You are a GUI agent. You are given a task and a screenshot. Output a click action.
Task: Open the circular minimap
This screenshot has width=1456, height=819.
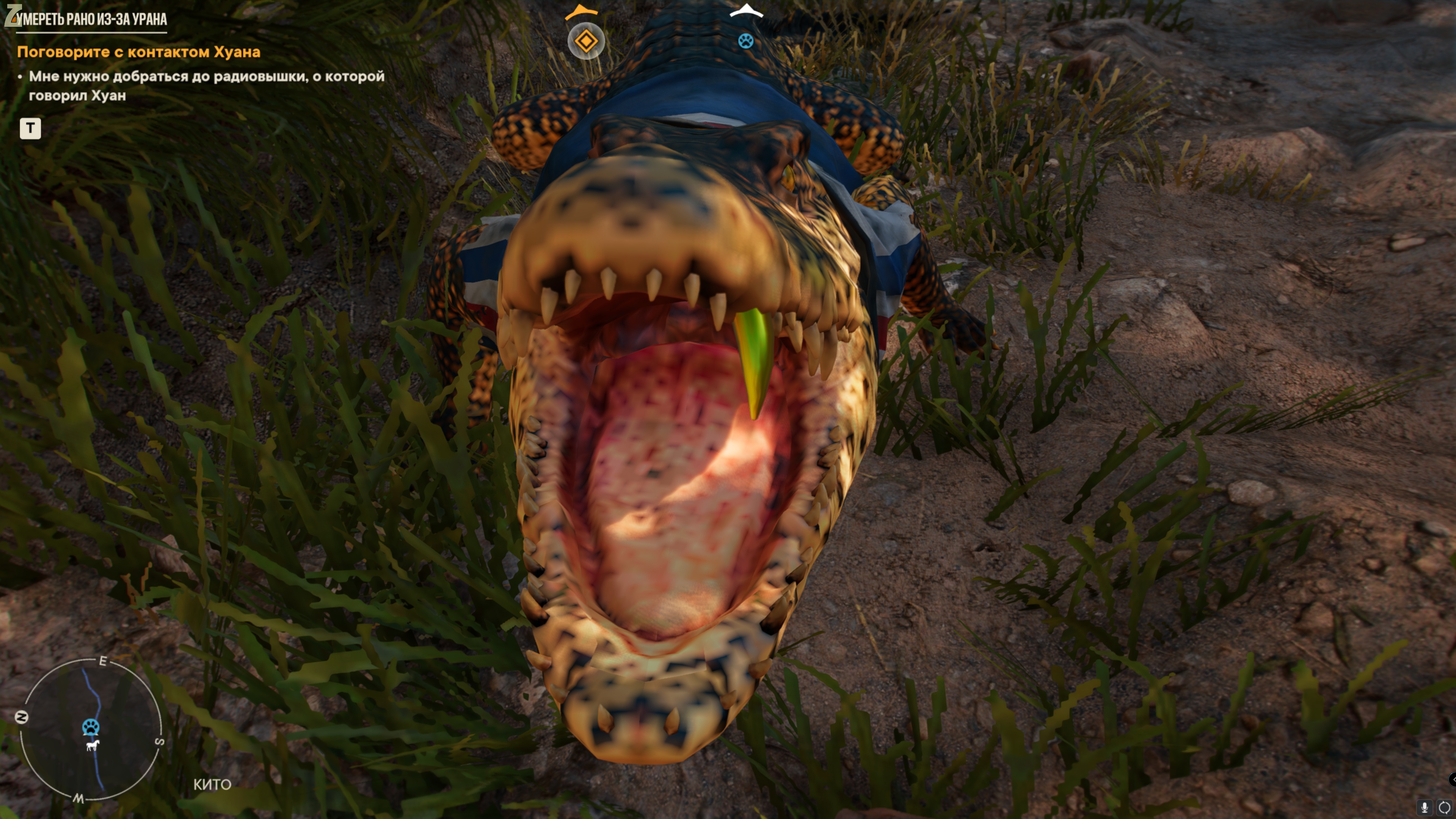coord(91,730)
